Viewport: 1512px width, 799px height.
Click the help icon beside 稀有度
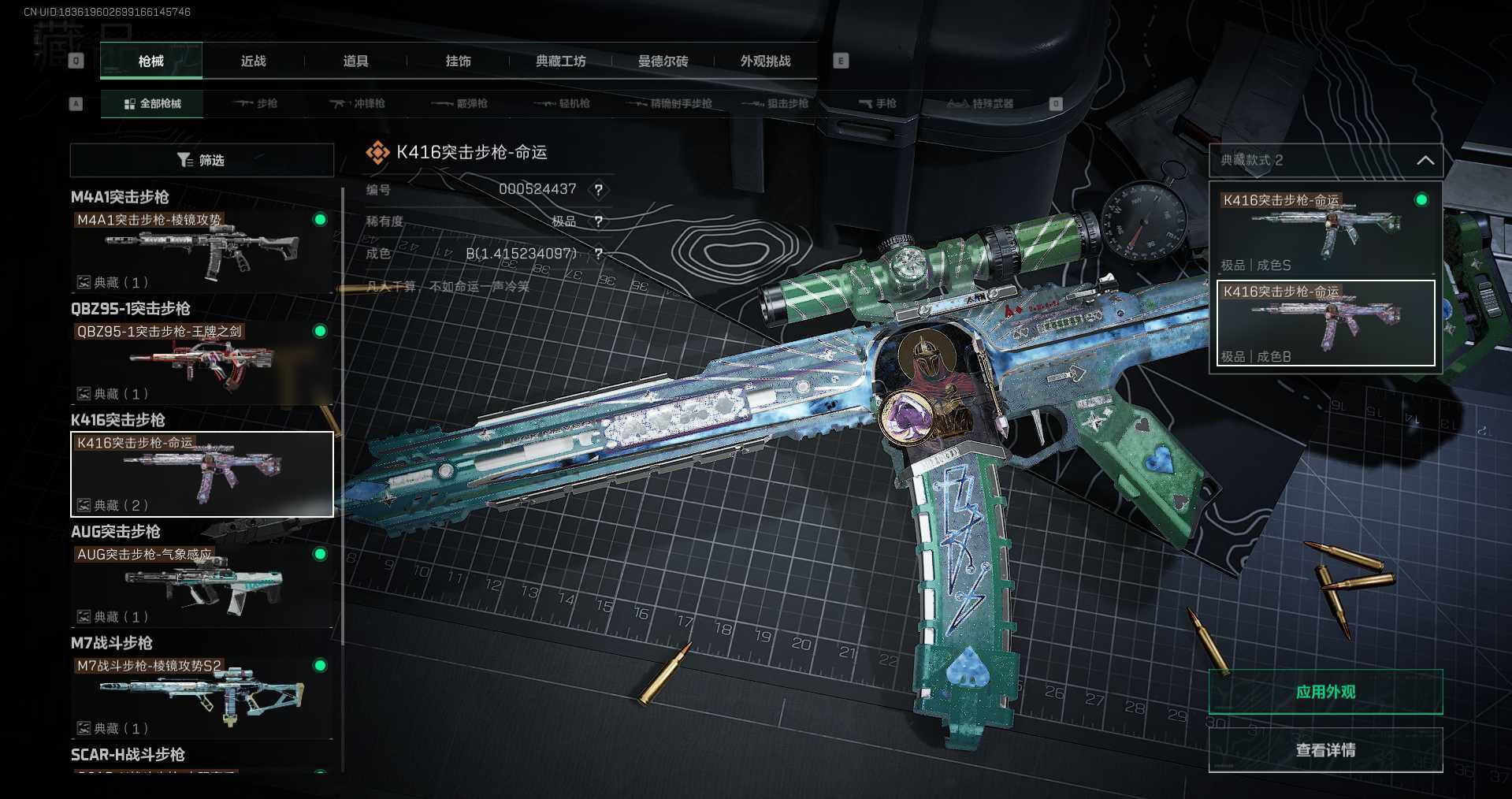pyautogui.click(x=599, y=221)
